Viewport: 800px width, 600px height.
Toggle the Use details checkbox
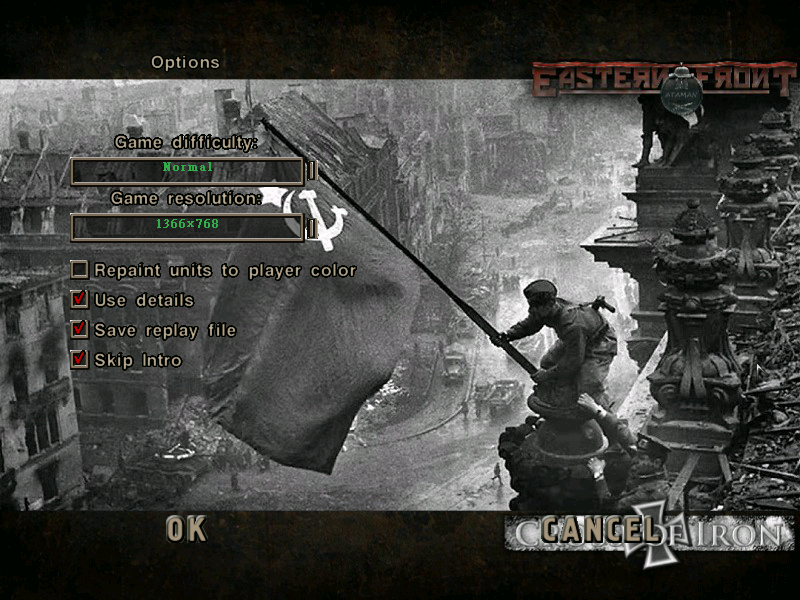(x=79, y=300)
